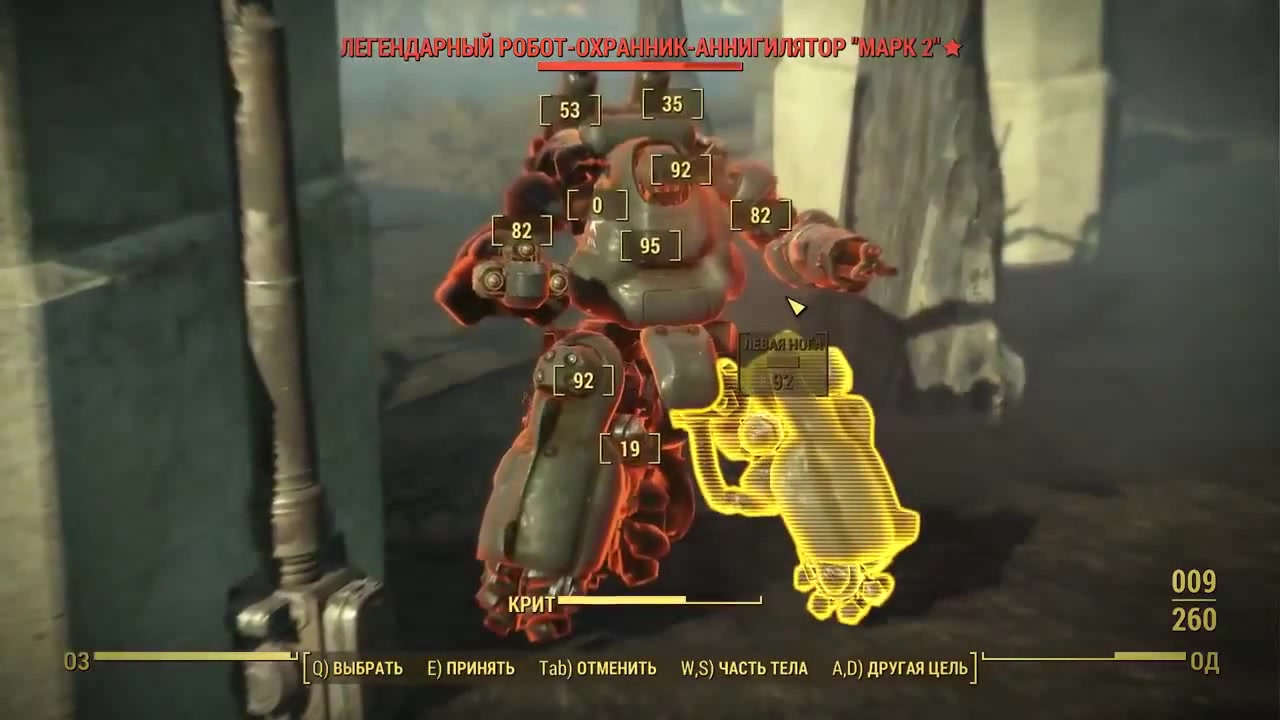Screen dimensions: 1280x720
Task: Select the 0% hit chance target box
Action: coord(597,206)
